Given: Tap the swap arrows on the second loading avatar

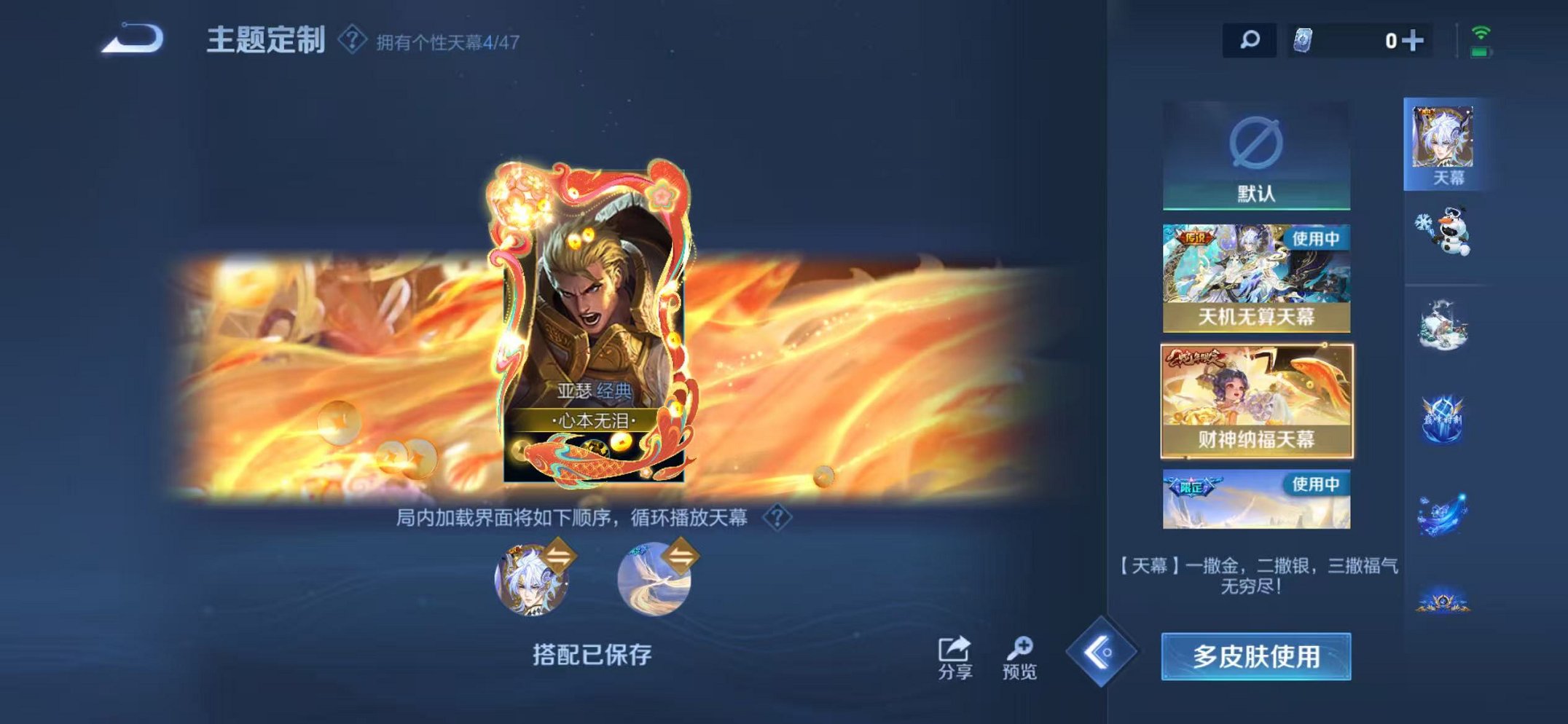Looking at the screenshot, I should 682,556.
